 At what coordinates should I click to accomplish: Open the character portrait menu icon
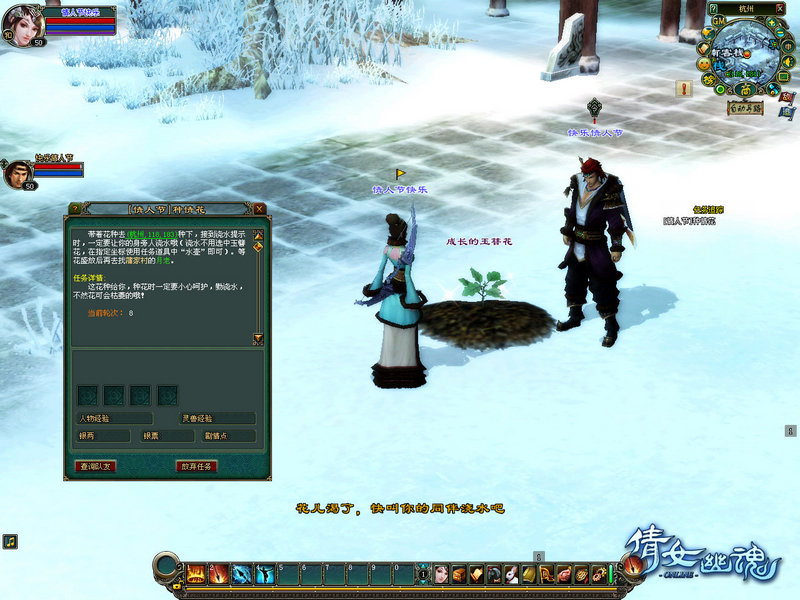pos(441,574)
